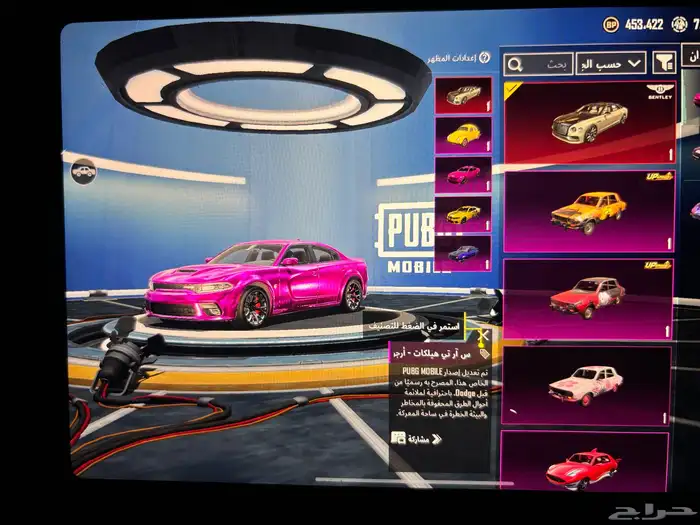Select the red and white sedan tile
This screenshot has width=700, height=525.
tap(588, 297)
